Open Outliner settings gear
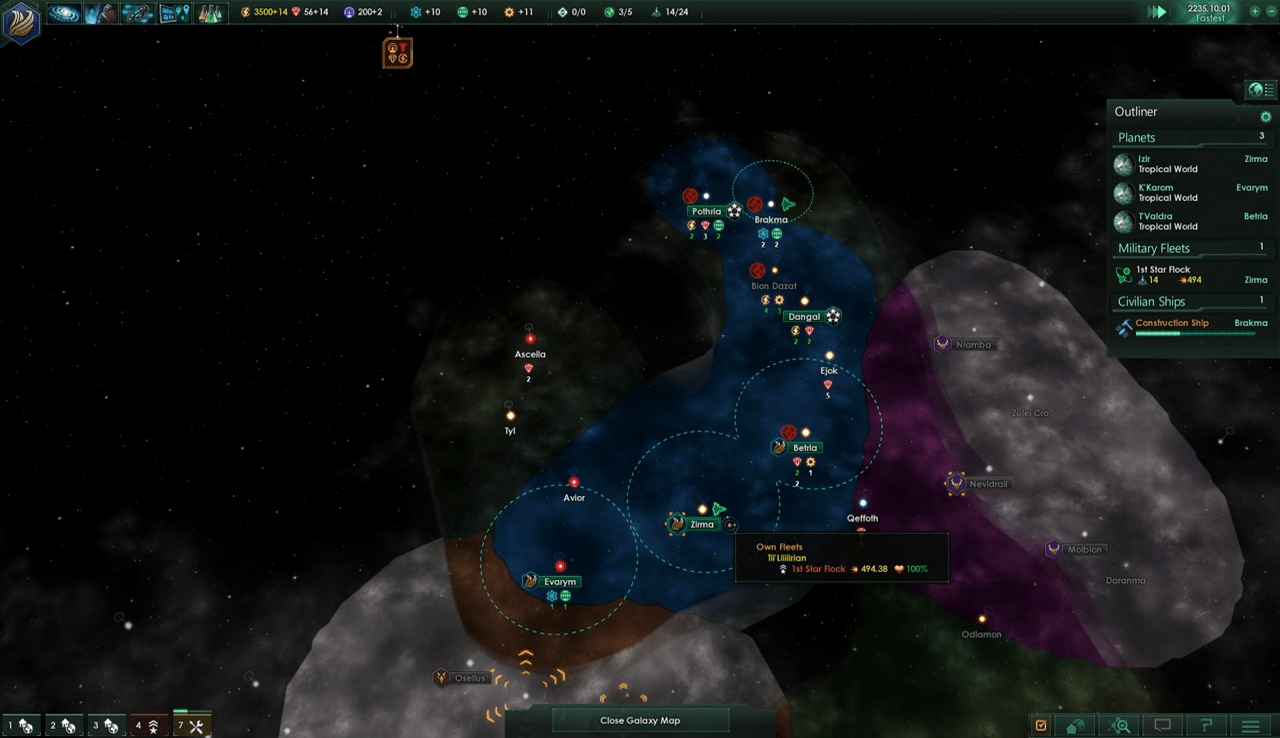Viewport: 1280px width, 738px height. point(1266,117)
